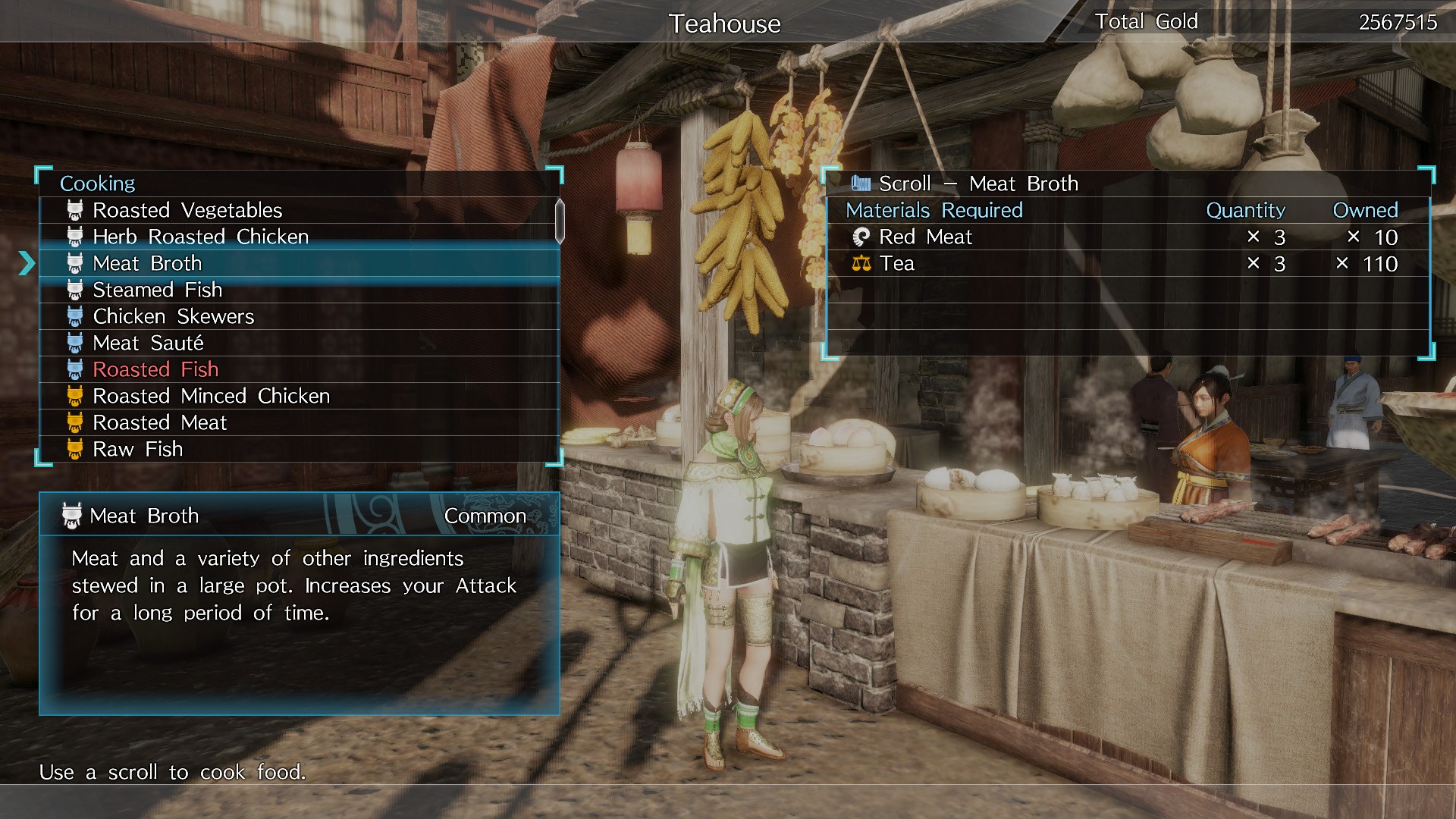Click the blue pot icon next to Chicken Skewers
This screenshot has height=819, width=1456.
[x=74, y=316]
